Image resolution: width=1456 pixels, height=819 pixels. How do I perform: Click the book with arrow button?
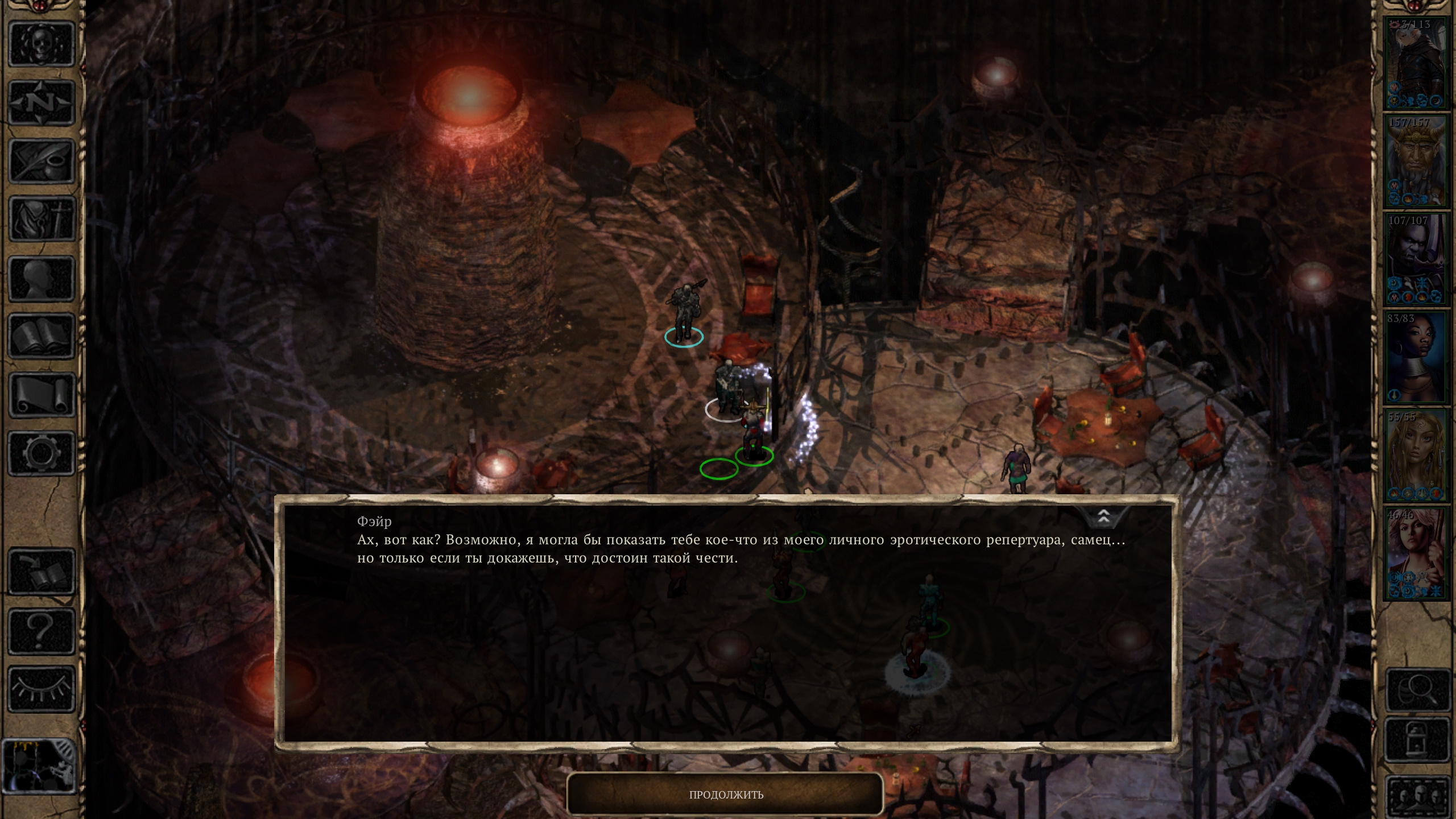click(x=42, y=573)
